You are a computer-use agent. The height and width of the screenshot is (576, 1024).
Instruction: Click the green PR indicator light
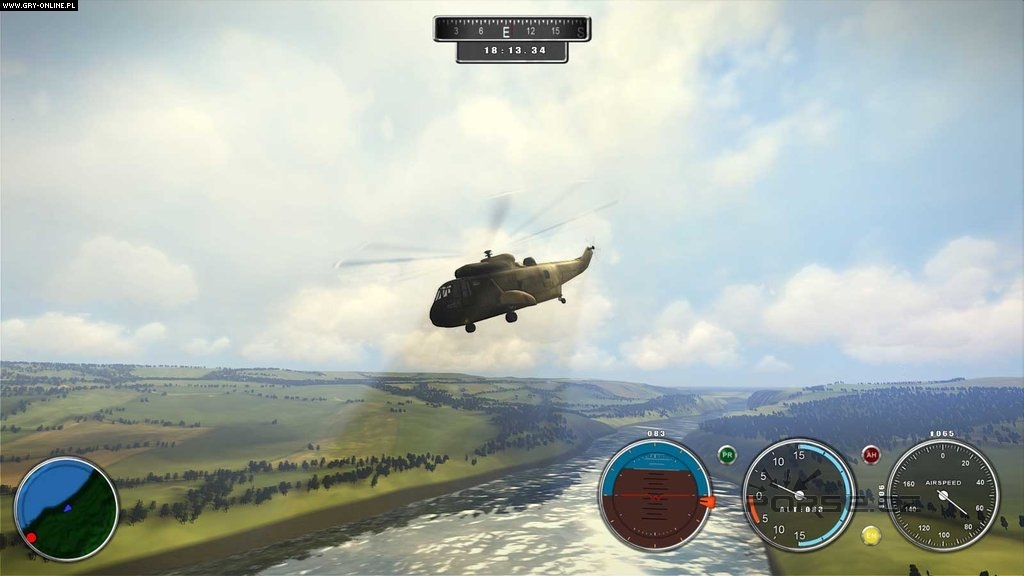727,455
